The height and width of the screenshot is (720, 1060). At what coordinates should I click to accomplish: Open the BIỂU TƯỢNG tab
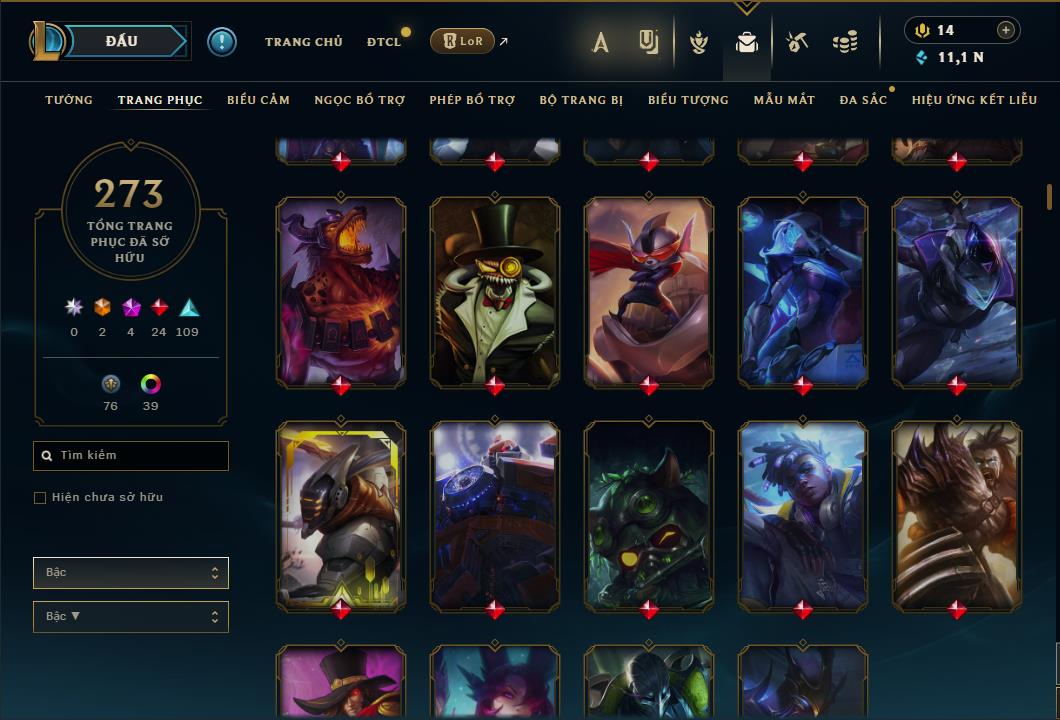coord(688,100)
